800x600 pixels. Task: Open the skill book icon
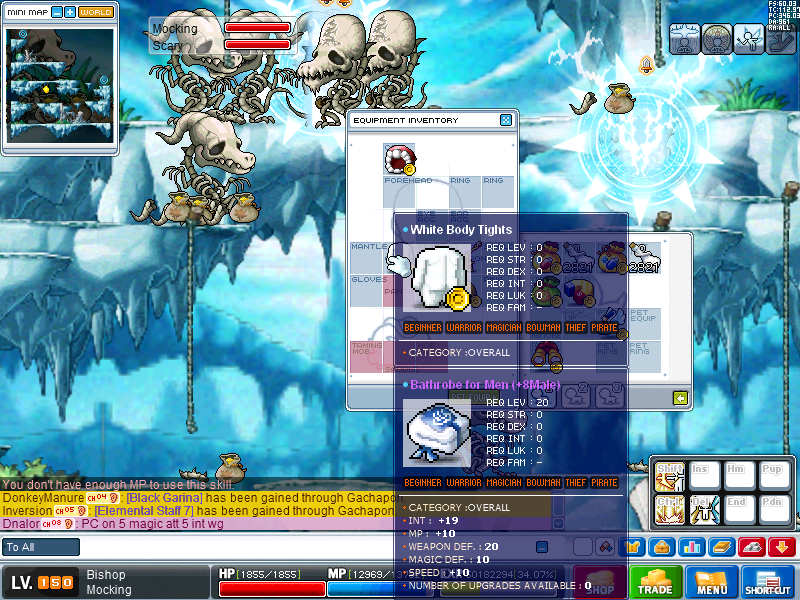(x=721, y=547)
